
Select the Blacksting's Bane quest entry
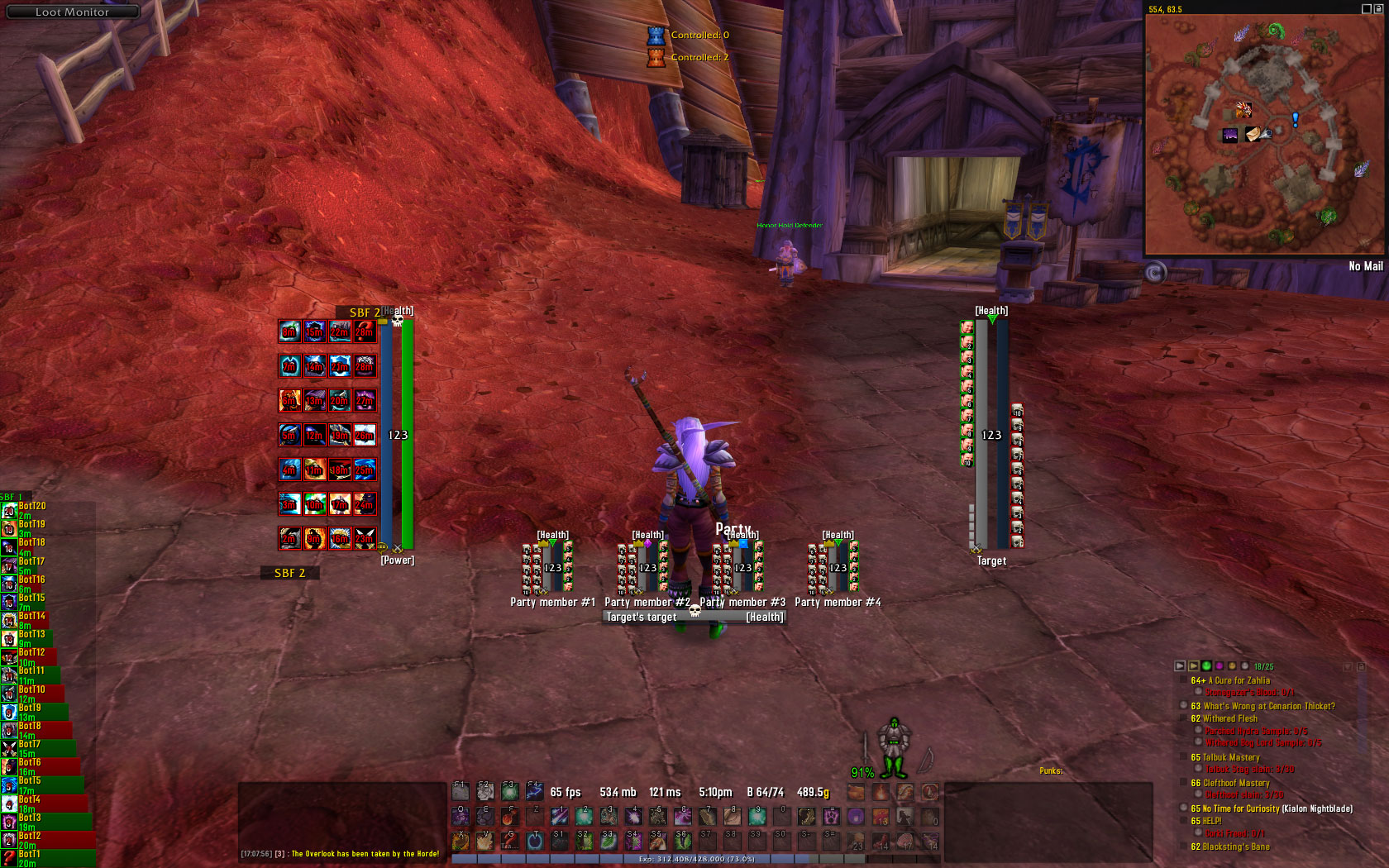[x=1230, y=847]
